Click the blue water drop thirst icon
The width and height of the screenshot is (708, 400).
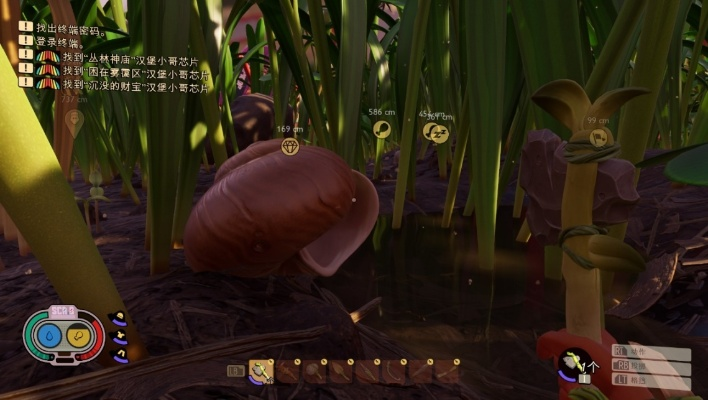click(x=48, y=338)
